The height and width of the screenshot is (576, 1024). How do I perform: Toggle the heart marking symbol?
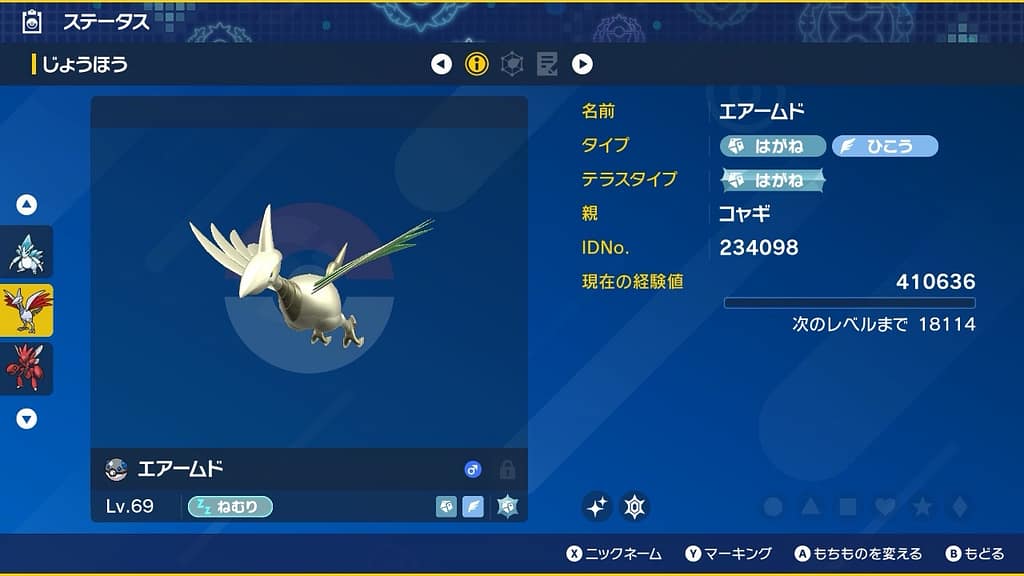point(884,507)
